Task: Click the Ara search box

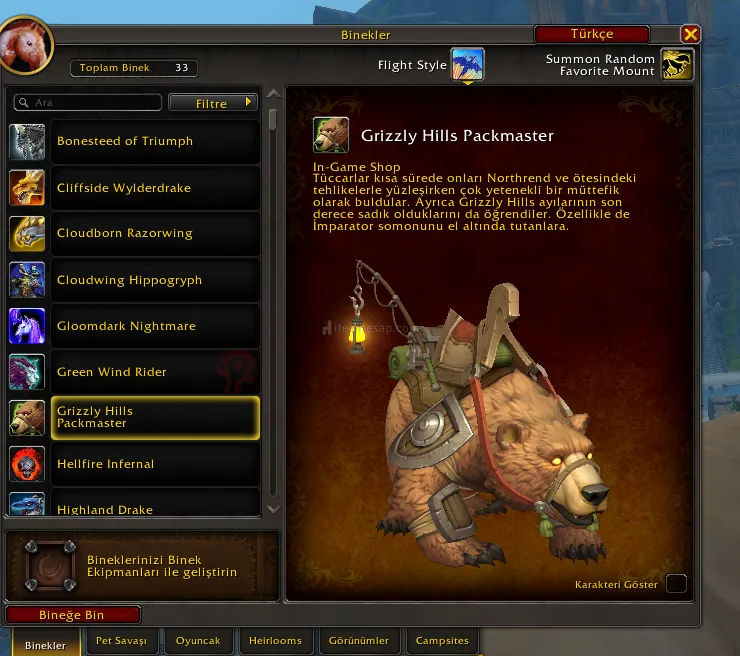Action: [90, 103]
